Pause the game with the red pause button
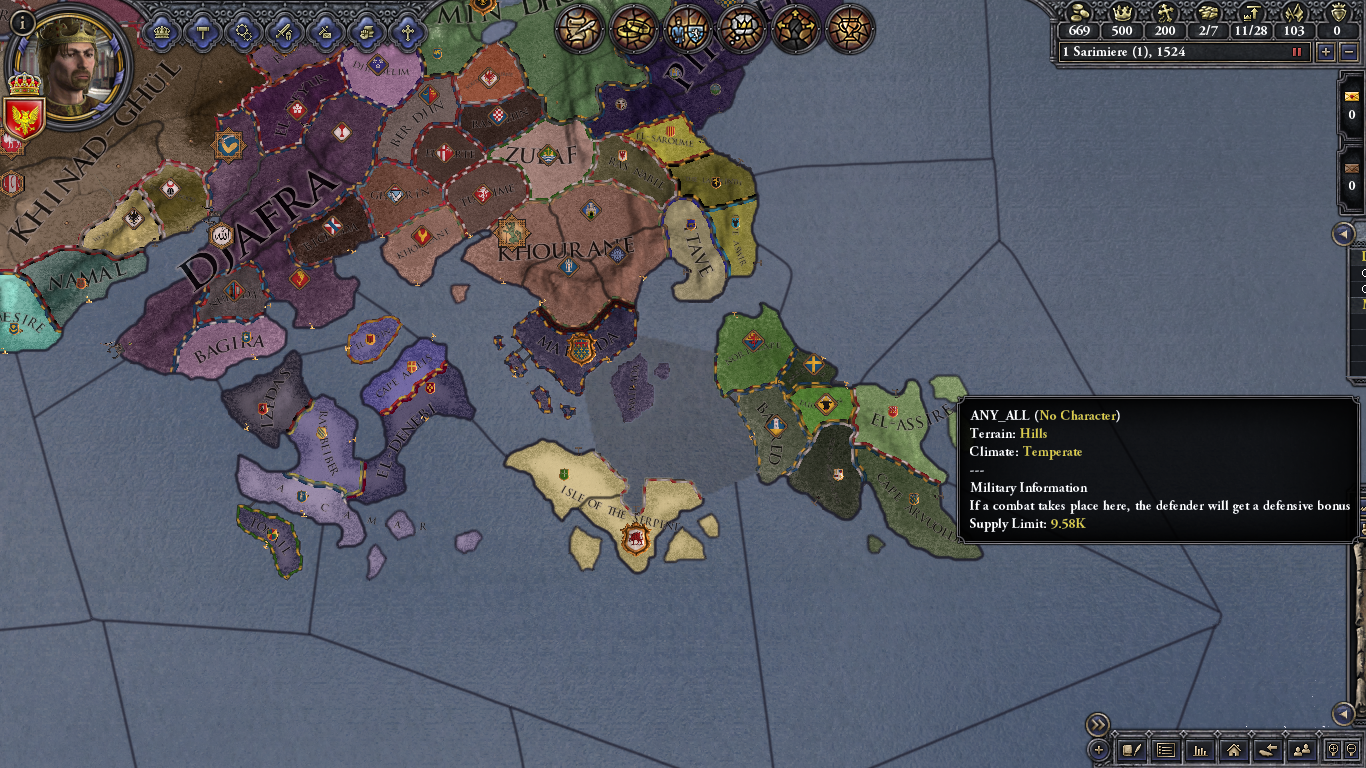The height and width of the screenshot is (768, 1366). coord(1297,51)
